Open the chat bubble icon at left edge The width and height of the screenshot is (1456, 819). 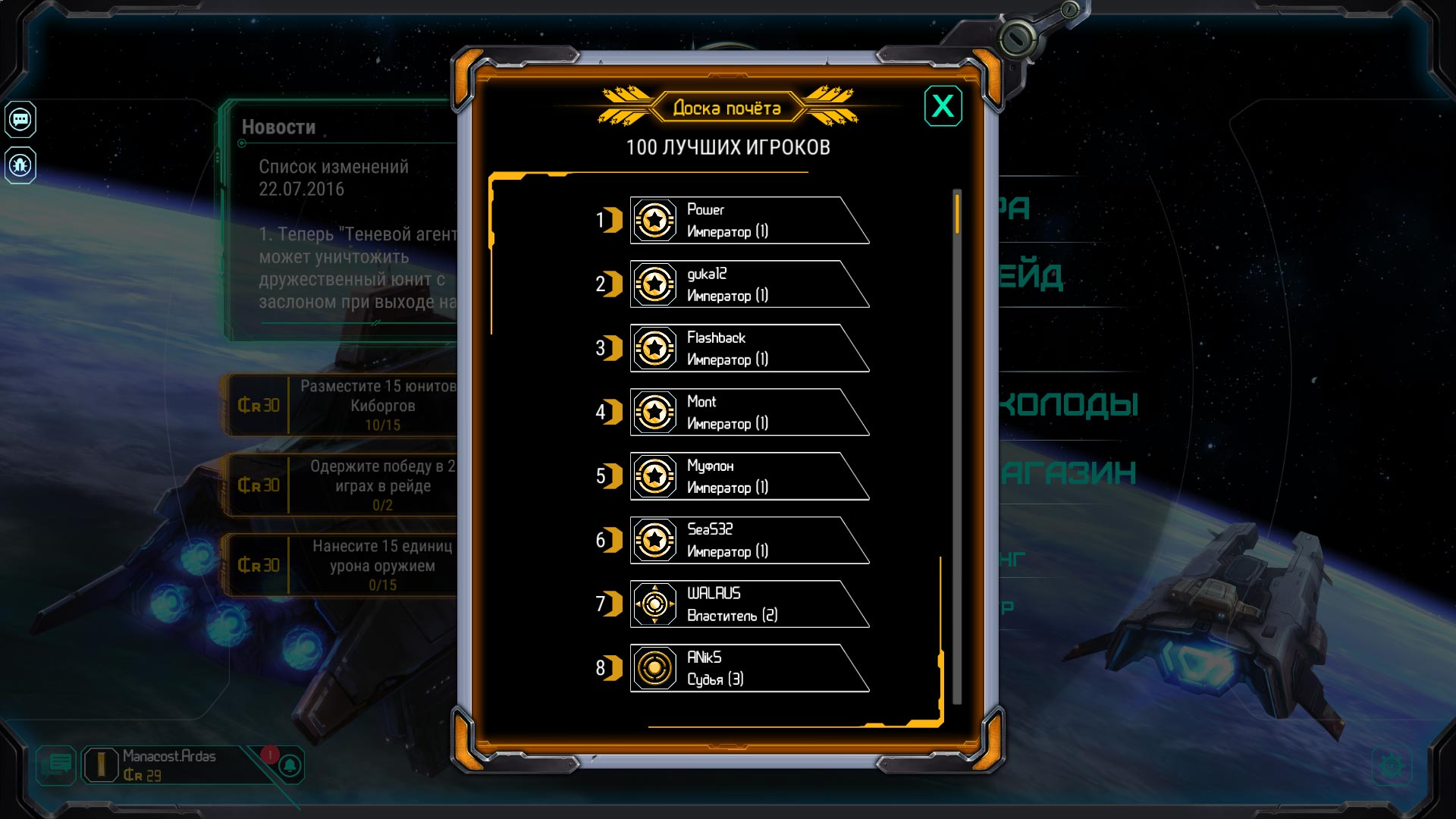pos(20,119)
